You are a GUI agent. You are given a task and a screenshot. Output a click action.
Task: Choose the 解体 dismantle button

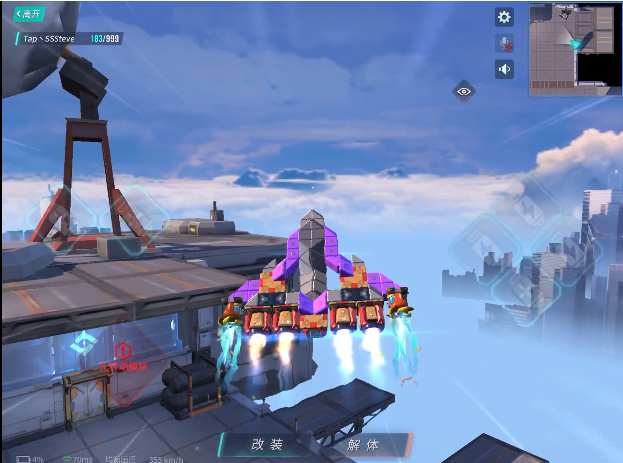pyautogui.click(x=363, y=445)
